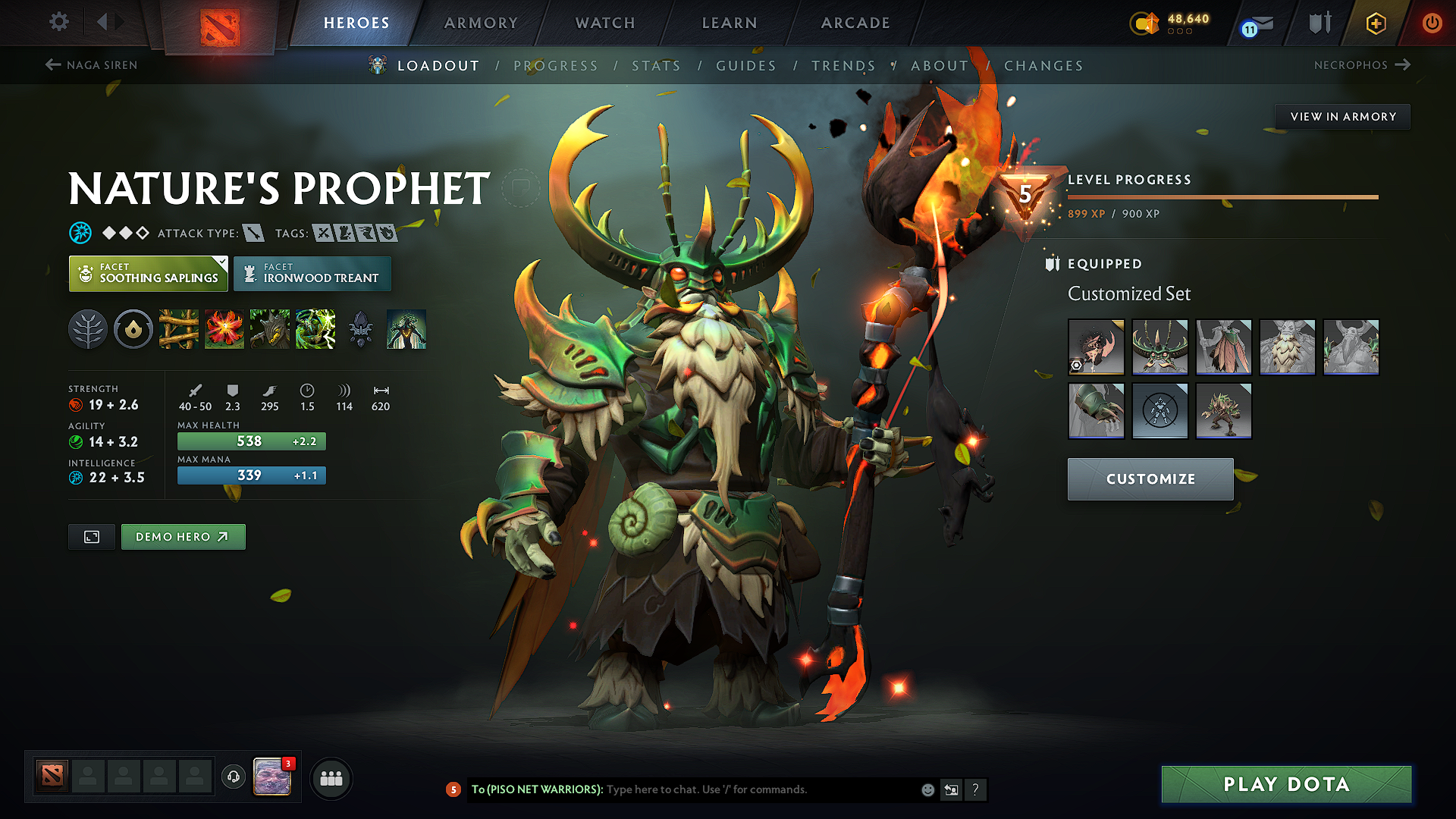Click the orange XP level progress bar

pos(1221,198)
